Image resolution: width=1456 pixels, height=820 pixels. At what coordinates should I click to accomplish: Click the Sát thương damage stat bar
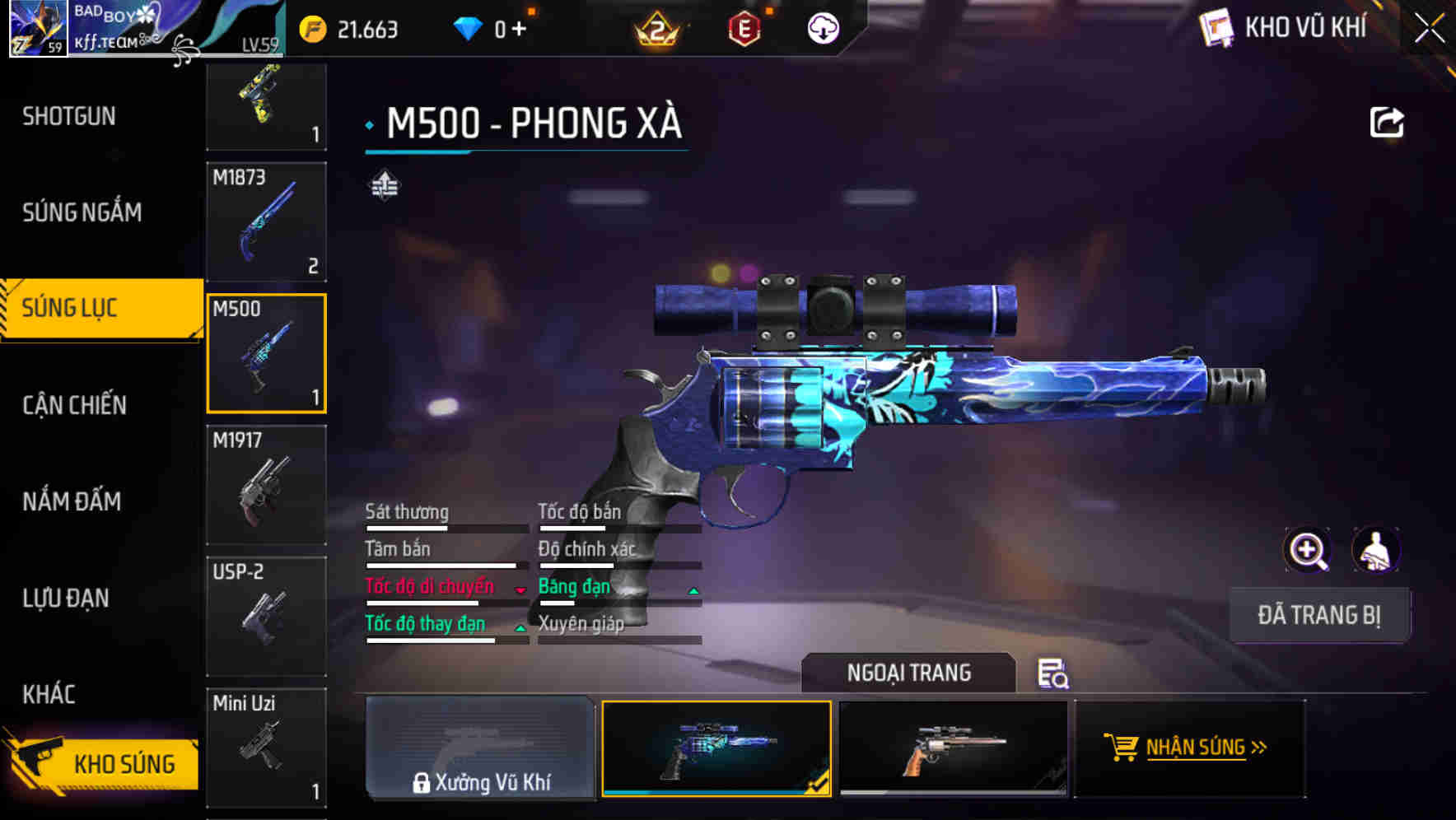[445, 527]
